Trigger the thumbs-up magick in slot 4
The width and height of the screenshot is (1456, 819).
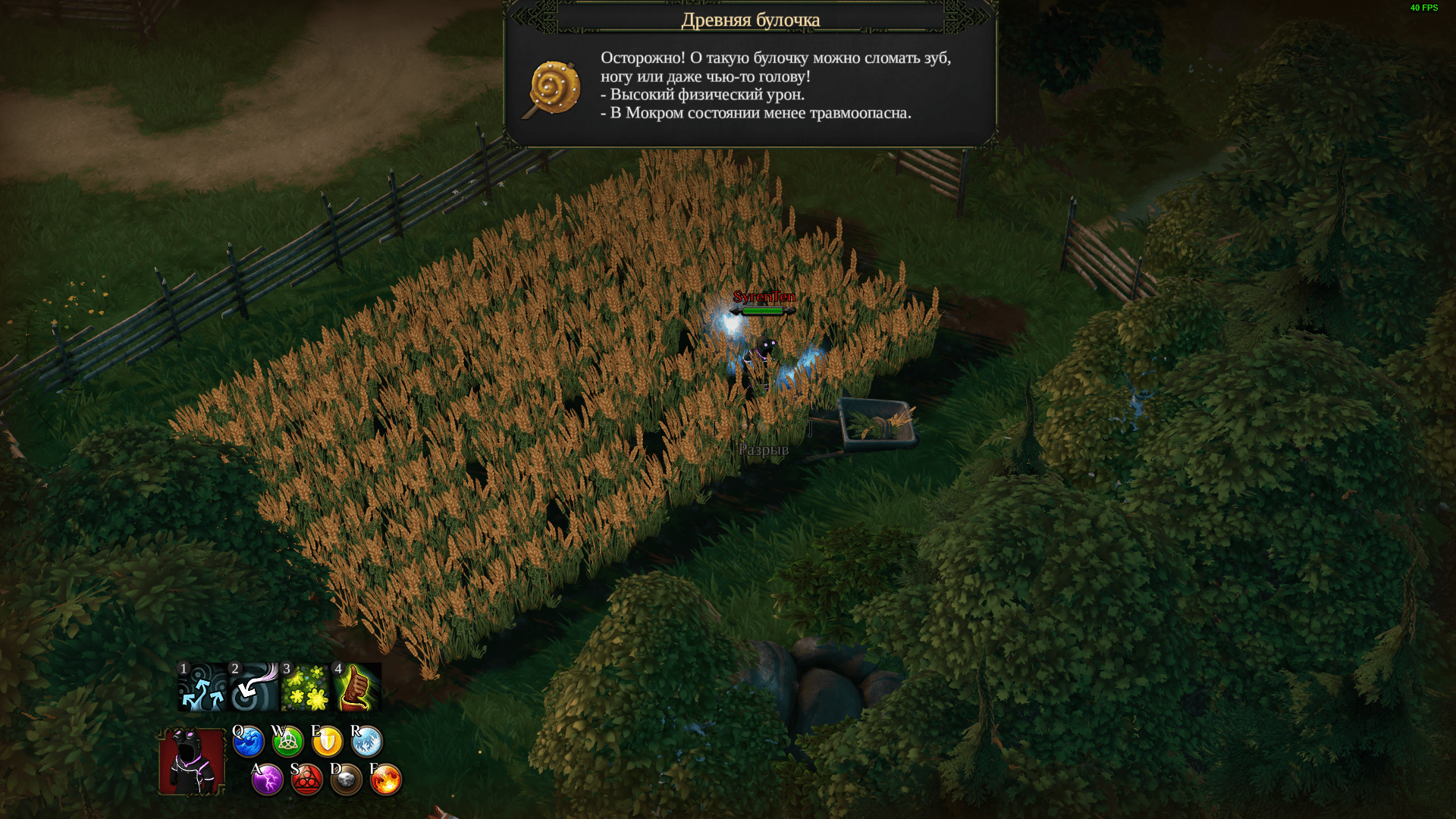356,687
